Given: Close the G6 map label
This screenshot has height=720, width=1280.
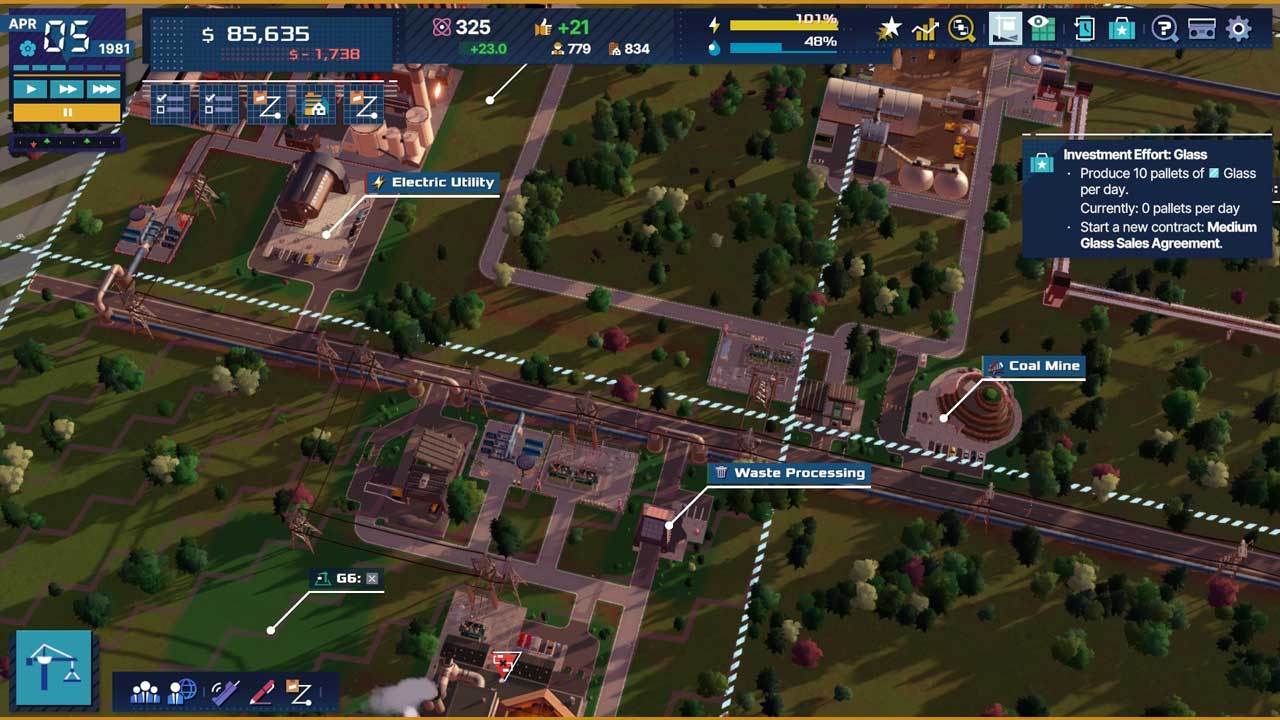Looking at the screenshot, I should point(372,578).
